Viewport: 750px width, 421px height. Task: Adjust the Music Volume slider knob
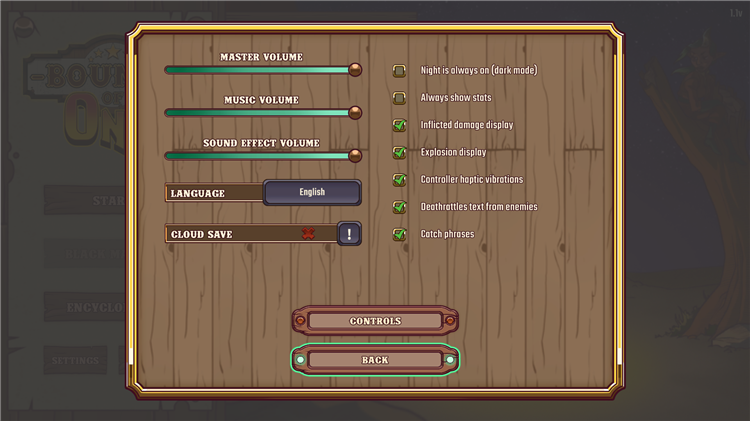click(355, 113)
